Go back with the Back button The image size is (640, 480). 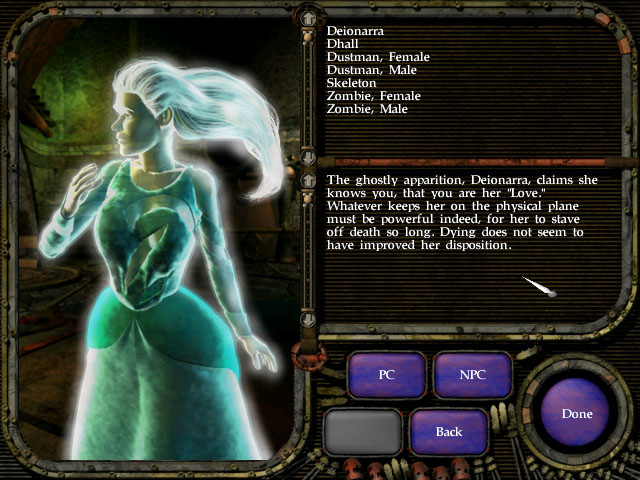point(449,431)
